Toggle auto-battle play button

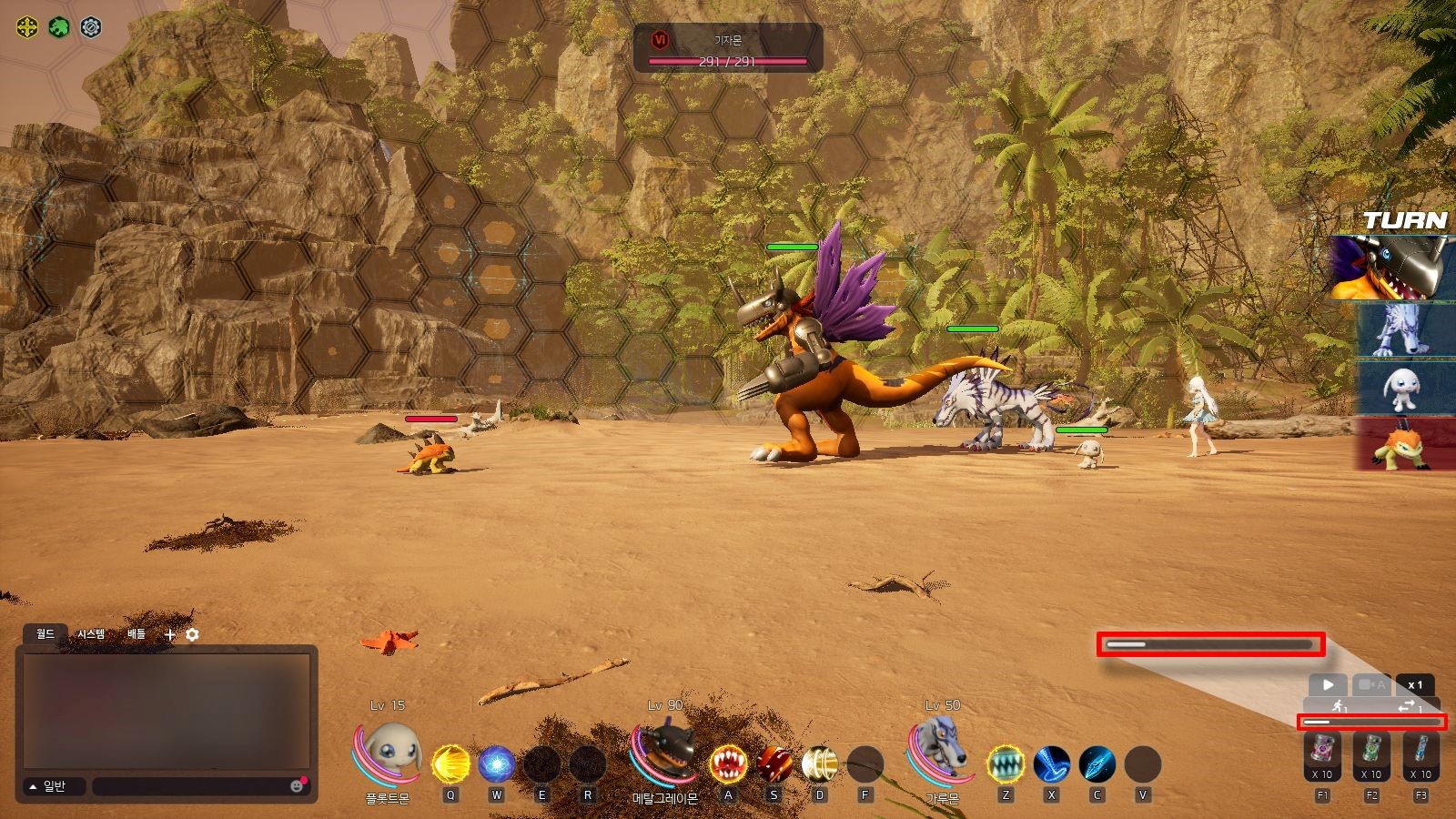1328,685
